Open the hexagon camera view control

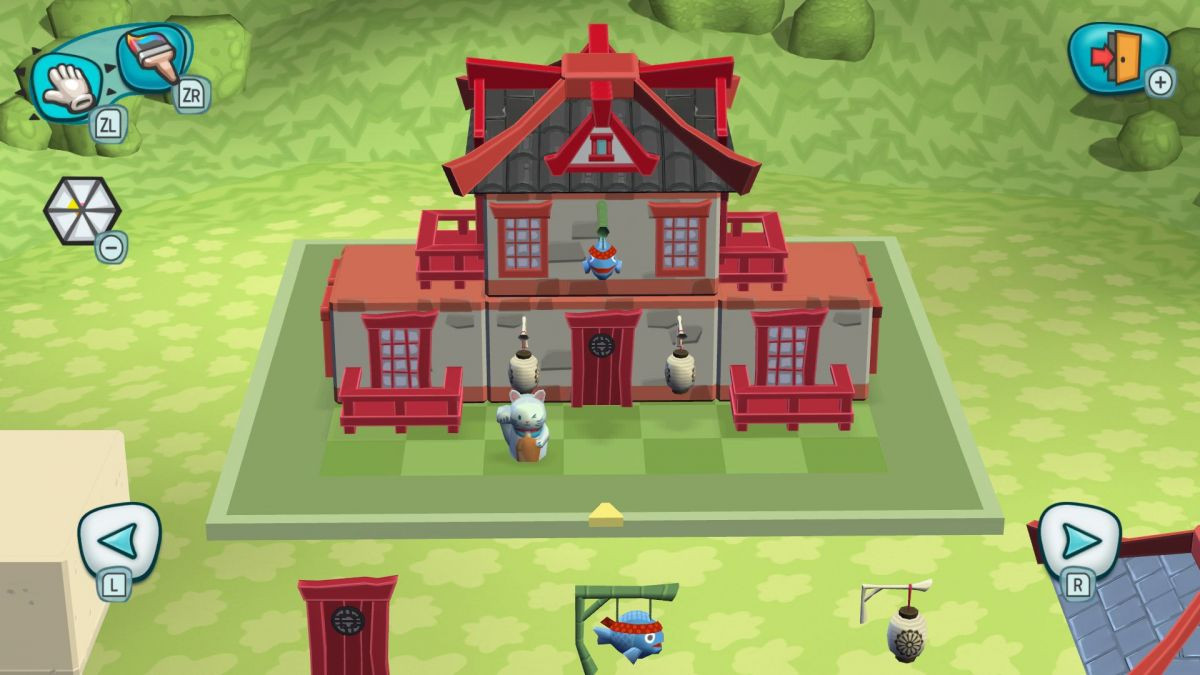81,210
